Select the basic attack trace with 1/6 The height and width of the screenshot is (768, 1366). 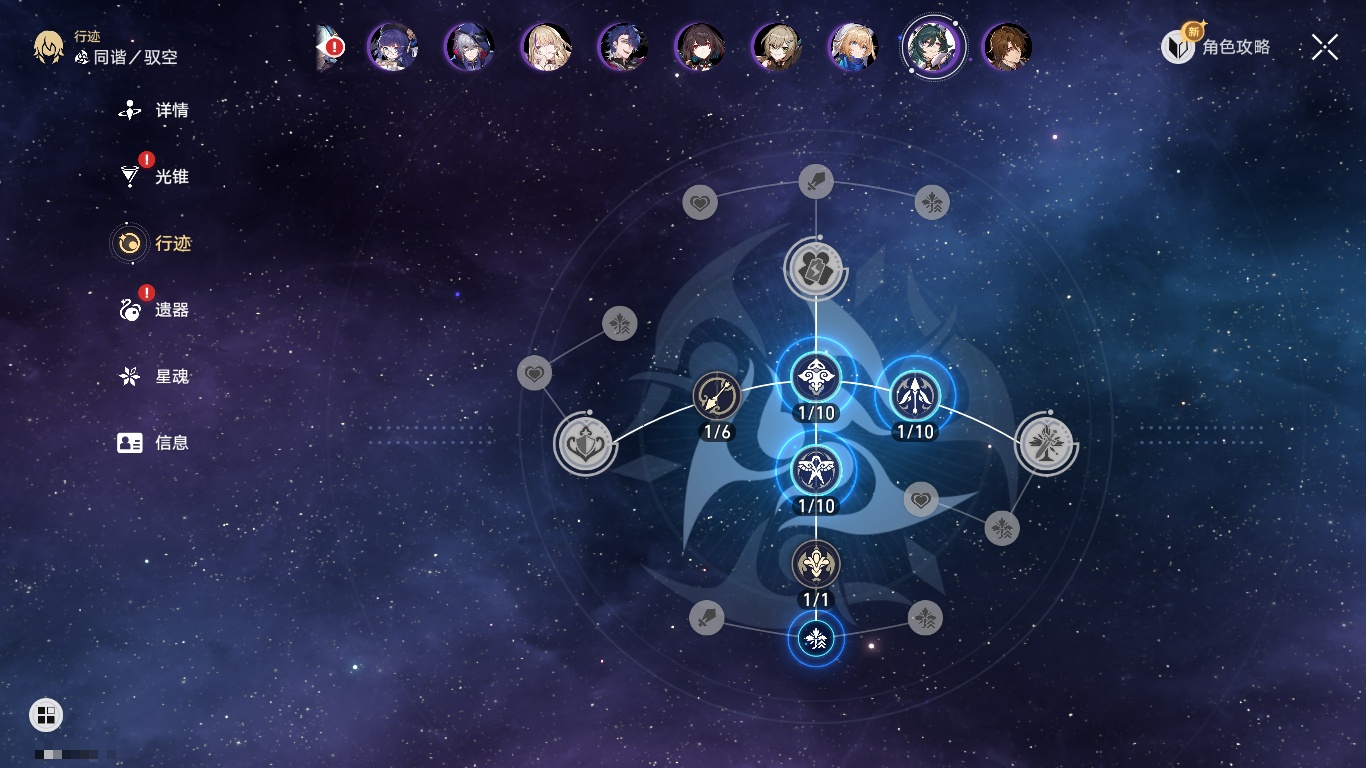pos(717,396)
